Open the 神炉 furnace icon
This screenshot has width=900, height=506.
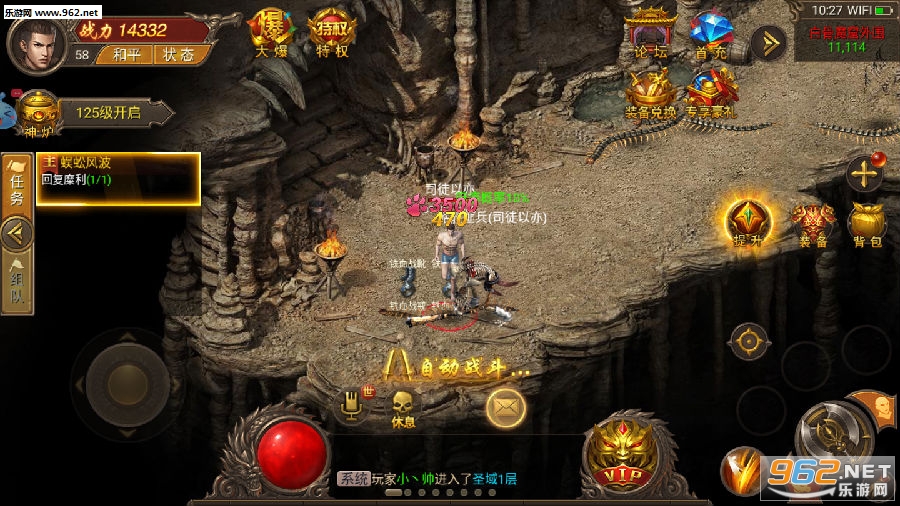(37, 111)
